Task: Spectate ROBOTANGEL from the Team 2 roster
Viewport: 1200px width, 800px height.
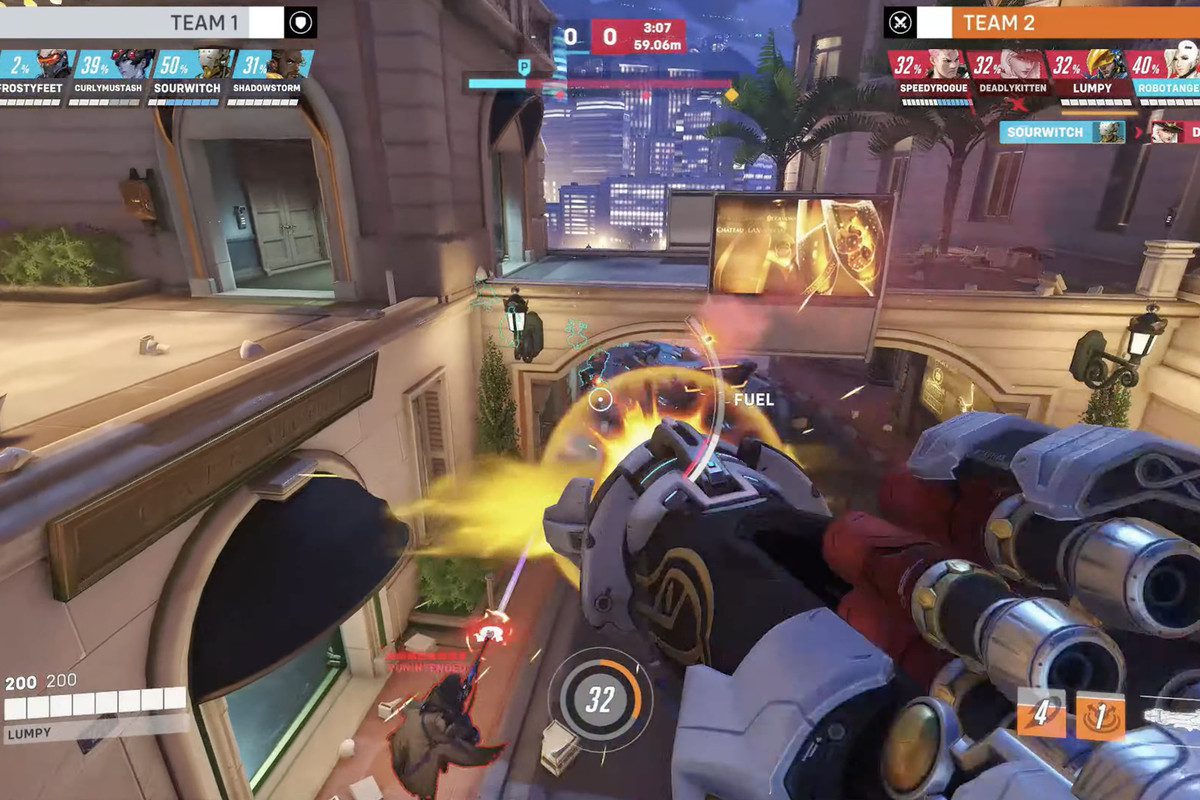Action: click(x=1163, y=64)
